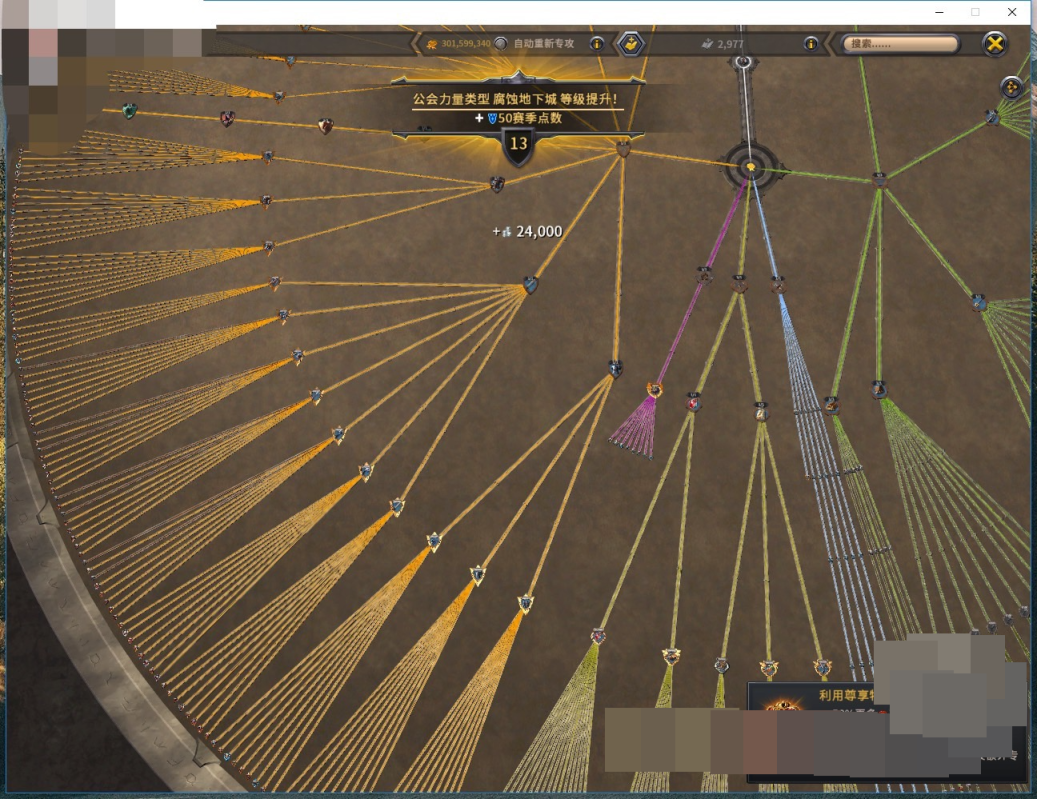The height and width of the screenshot is (799, 1037).
Task: Close the Destiny Board with the yellow X
Action: point(994,43)
